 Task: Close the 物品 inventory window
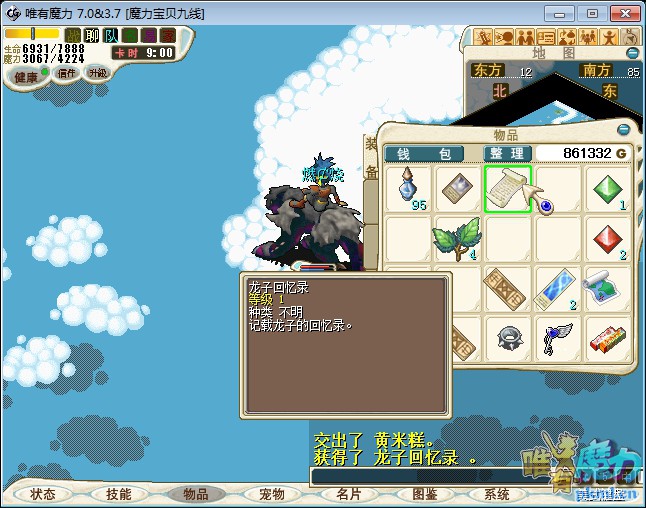[624, 130]
